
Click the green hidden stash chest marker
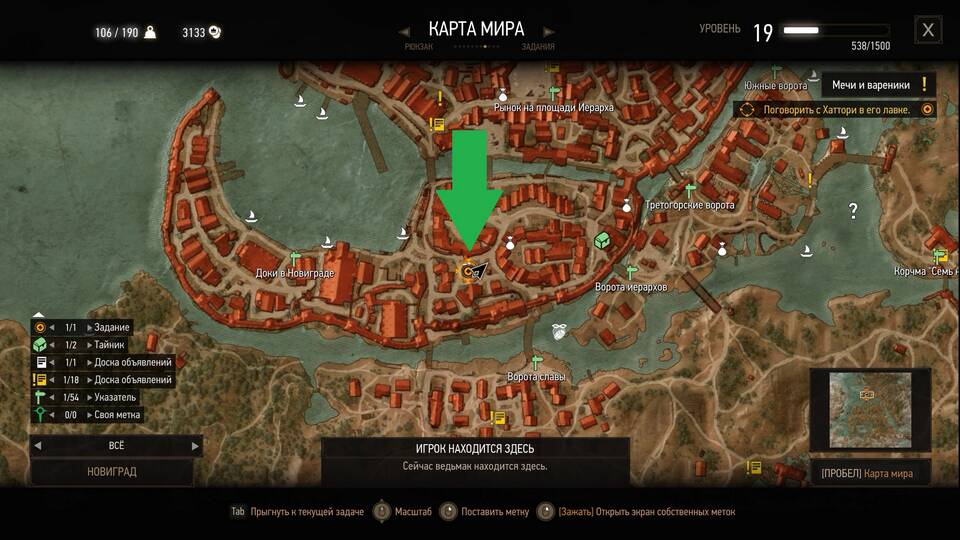point(602,241)
